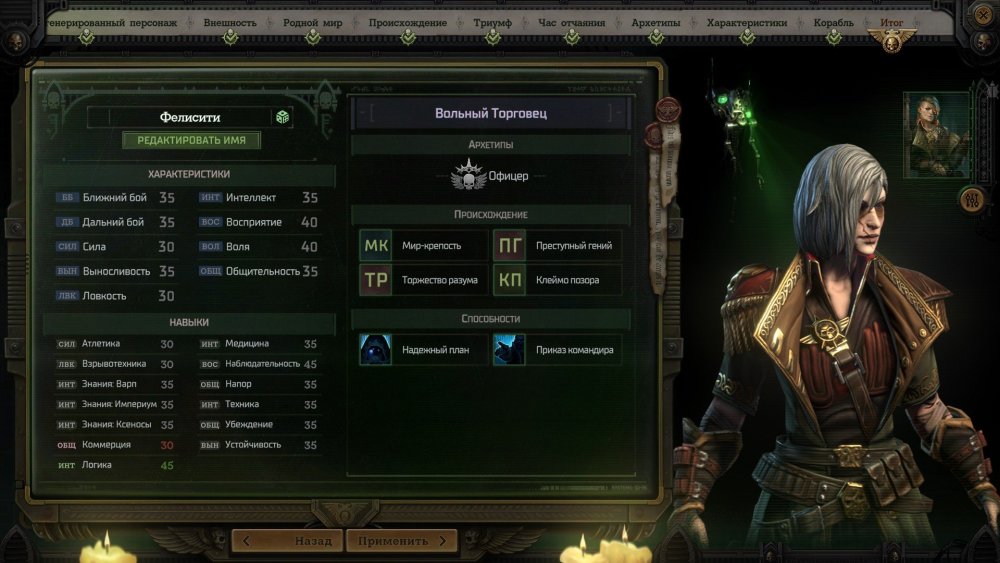Select the Преступный гений origin entry
This screenshot has height=563, width=1000.
coord(557,245)
